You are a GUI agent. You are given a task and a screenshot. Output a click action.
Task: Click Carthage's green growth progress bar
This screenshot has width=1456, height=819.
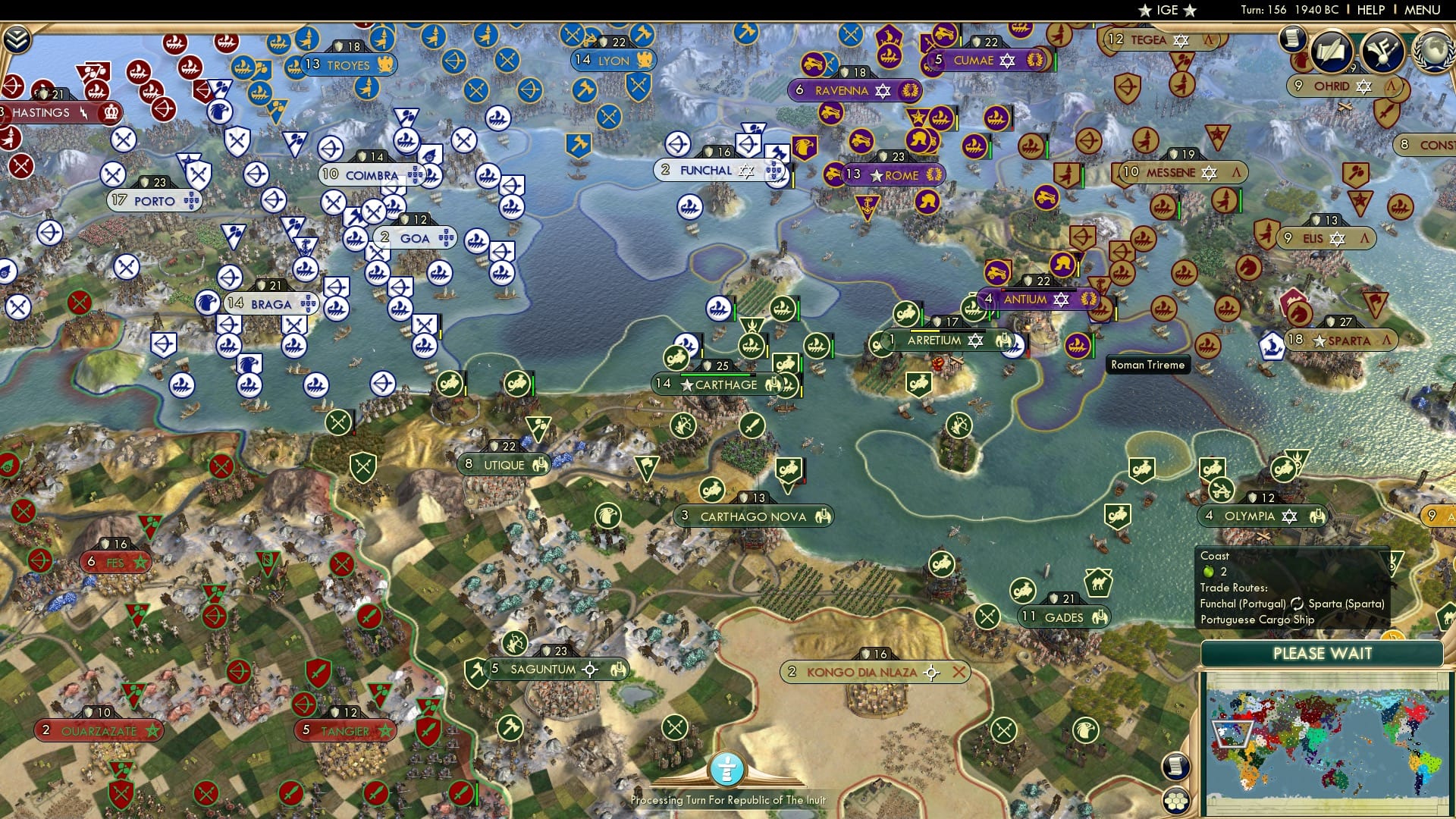(x=716, y=373)
